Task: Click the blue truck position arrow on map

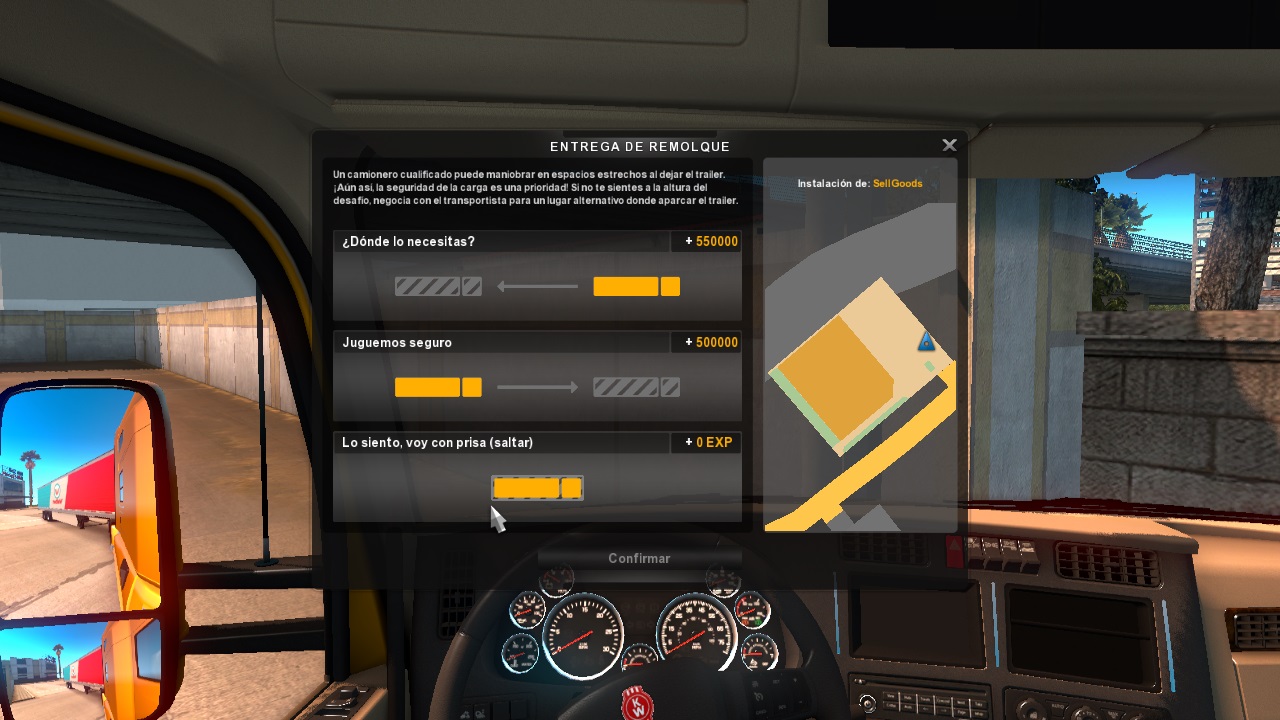Action: coord(926,341)
